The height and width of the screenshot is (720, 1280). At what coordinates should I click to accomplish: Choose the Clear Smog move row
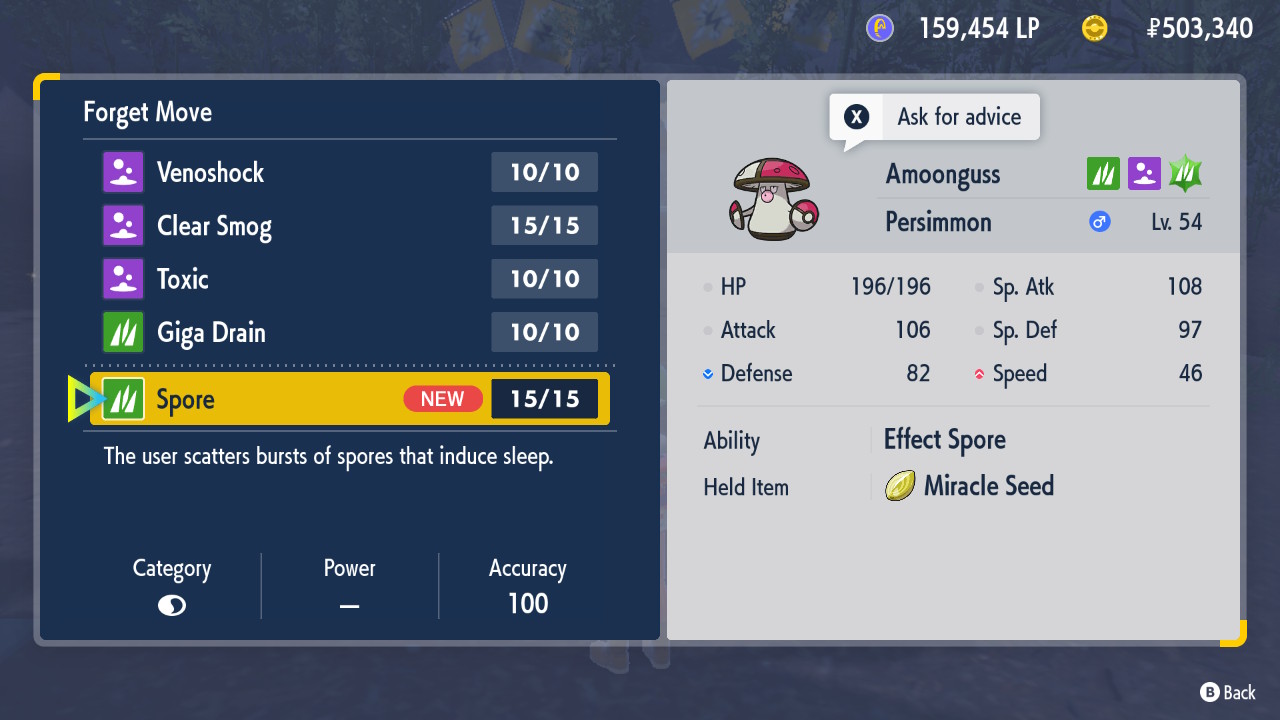coord(350,226)
